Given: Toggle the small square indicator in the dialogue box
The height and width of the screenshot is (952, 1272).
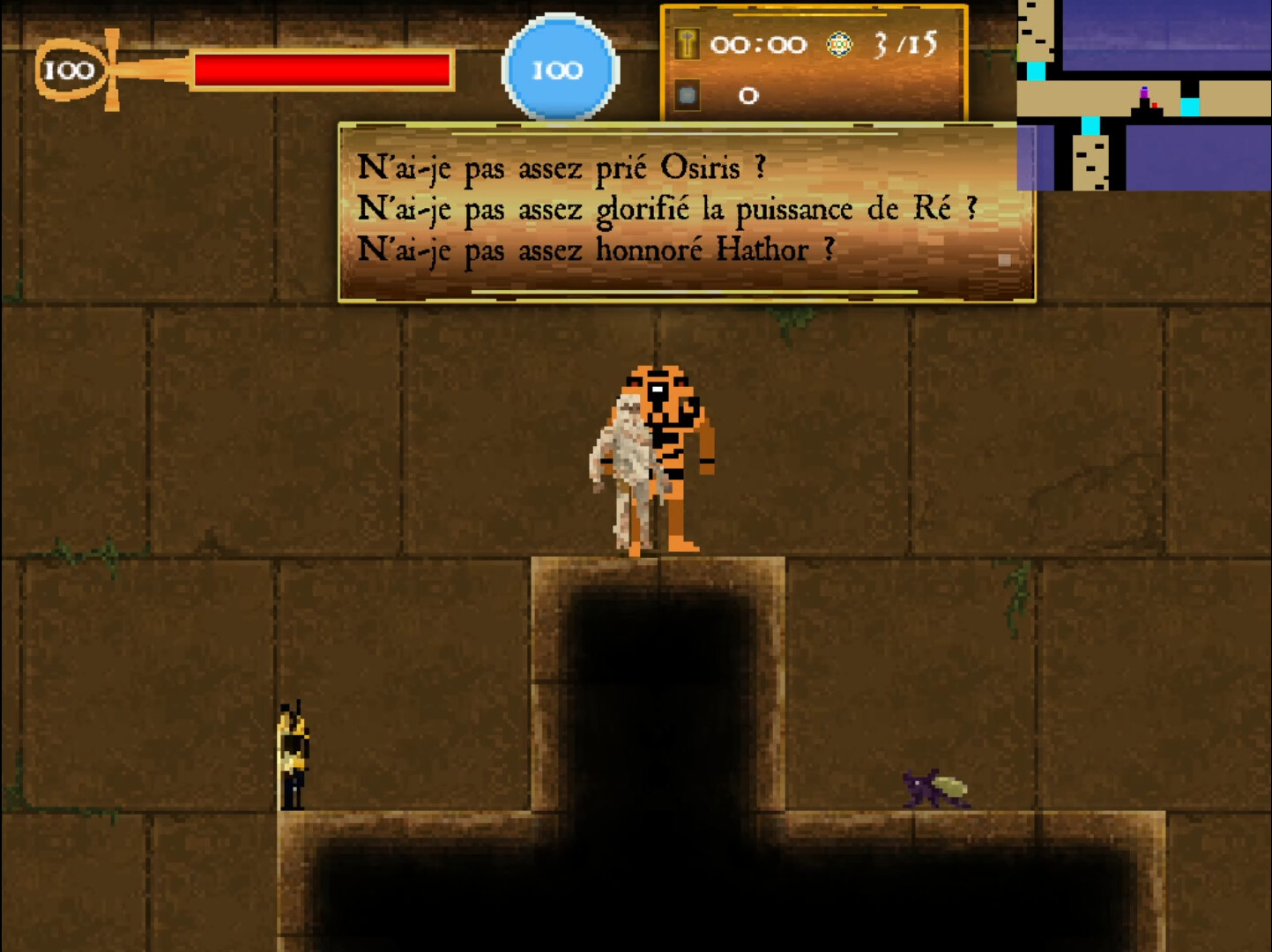Looking at the screenshot, I should pos(1004,258).
